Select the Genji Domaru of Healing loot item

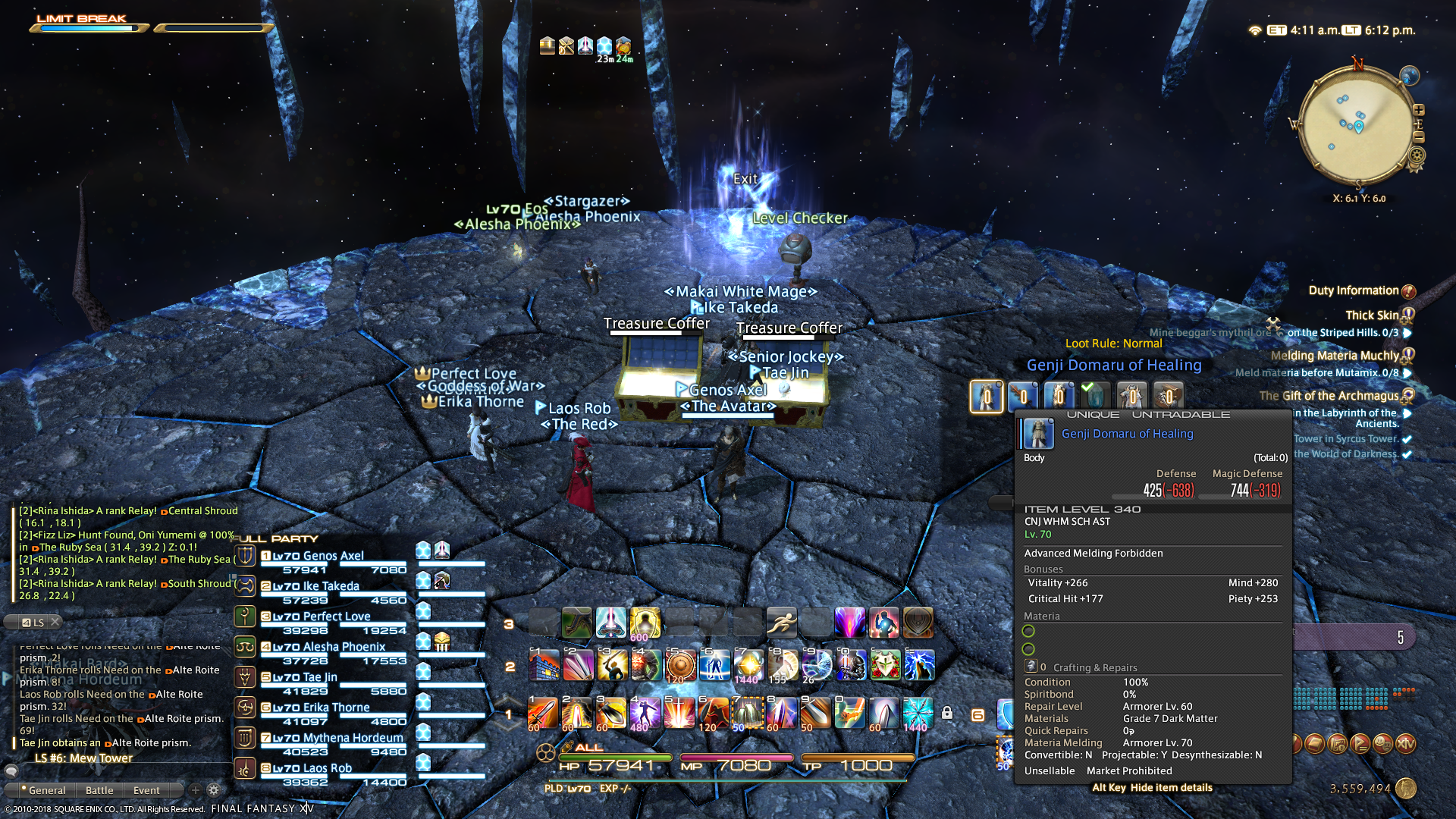(987, 396)
